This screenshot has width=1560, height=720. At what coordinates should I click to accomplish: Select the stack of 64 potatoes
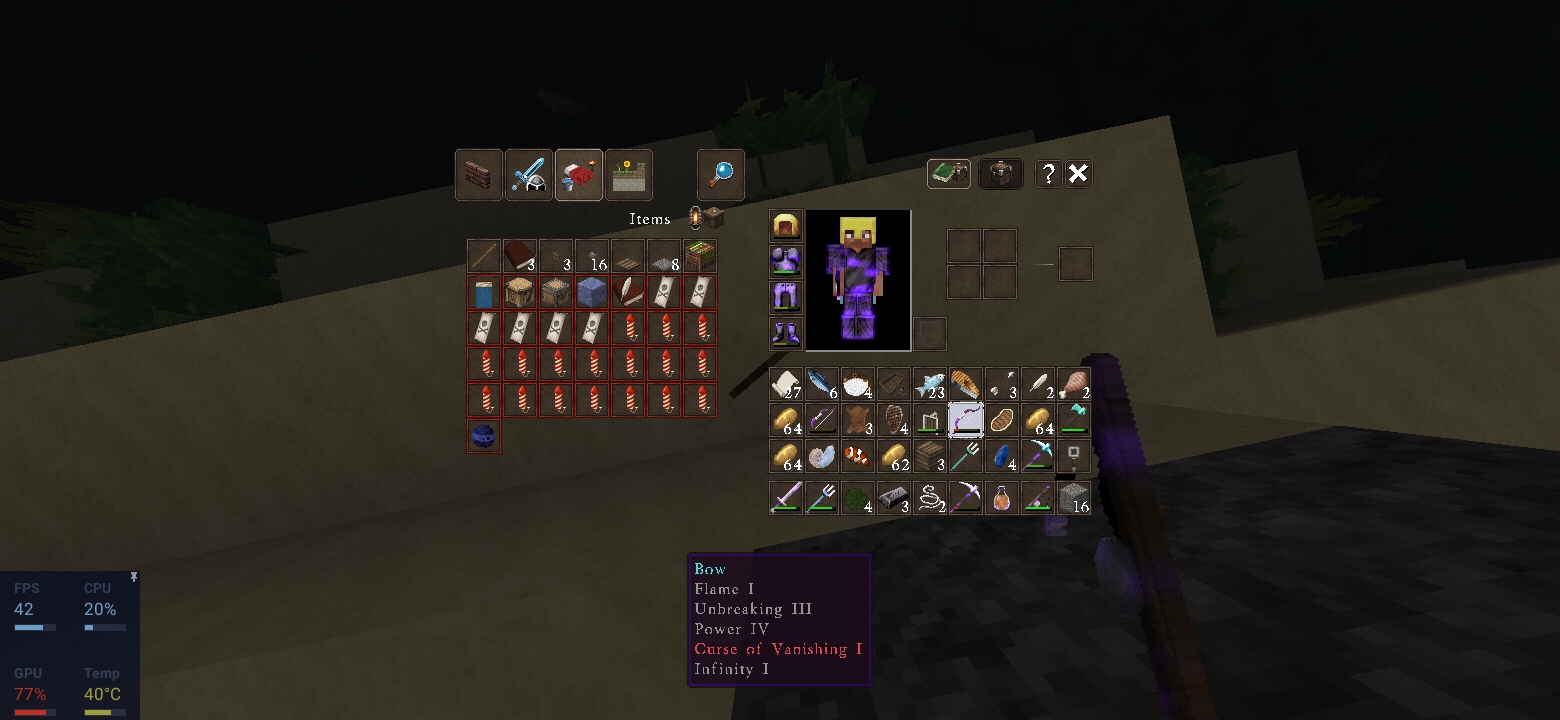[786, 420]
